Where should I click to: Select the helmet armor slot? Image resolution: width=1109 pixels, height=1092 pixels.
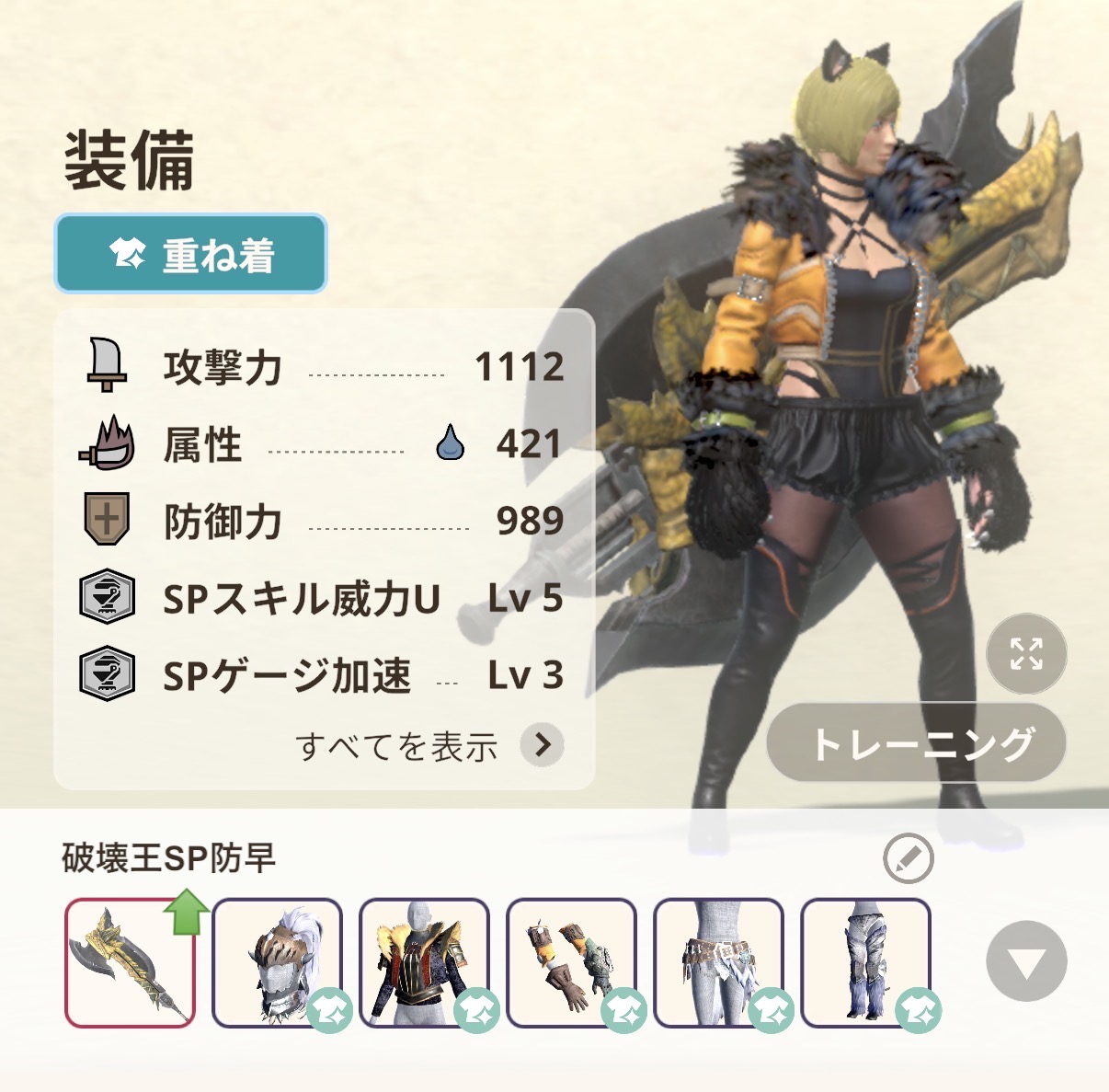click(x=277, y=962)
